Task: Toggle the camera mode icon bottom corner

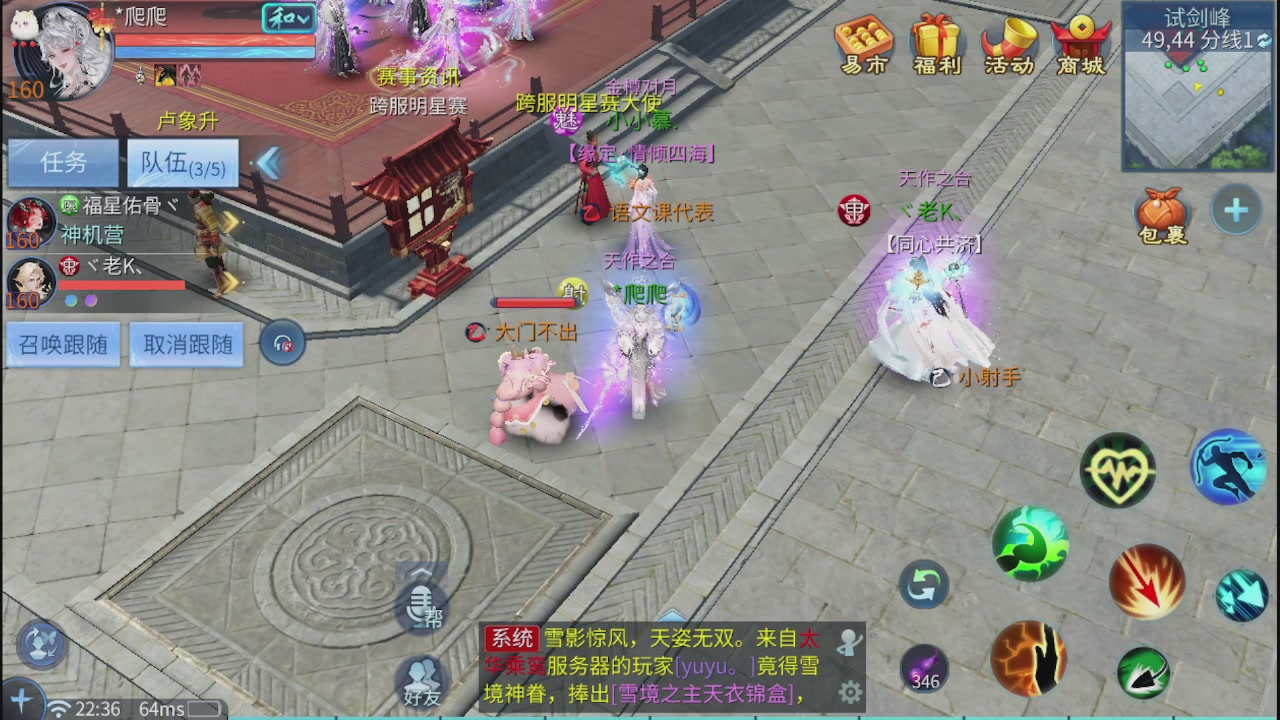Action: [x=38, y=647]
